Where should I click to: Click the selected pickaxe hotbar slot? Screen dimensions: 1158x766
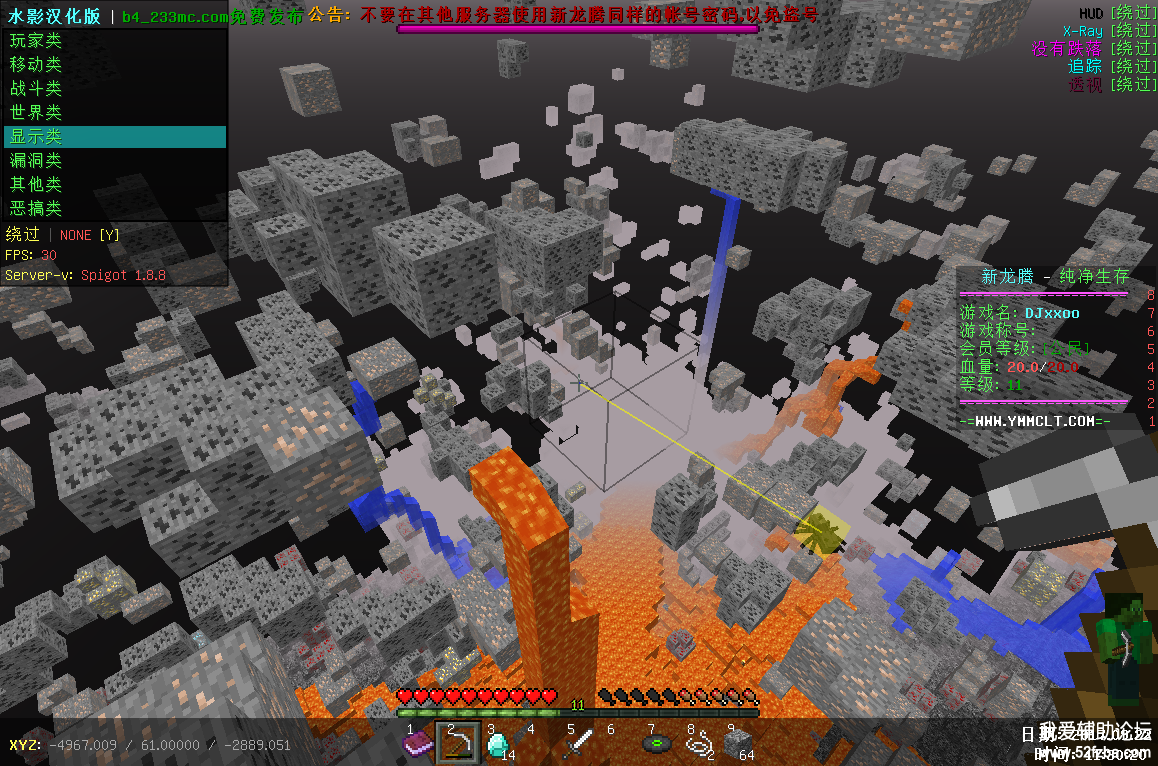point(458,743)
